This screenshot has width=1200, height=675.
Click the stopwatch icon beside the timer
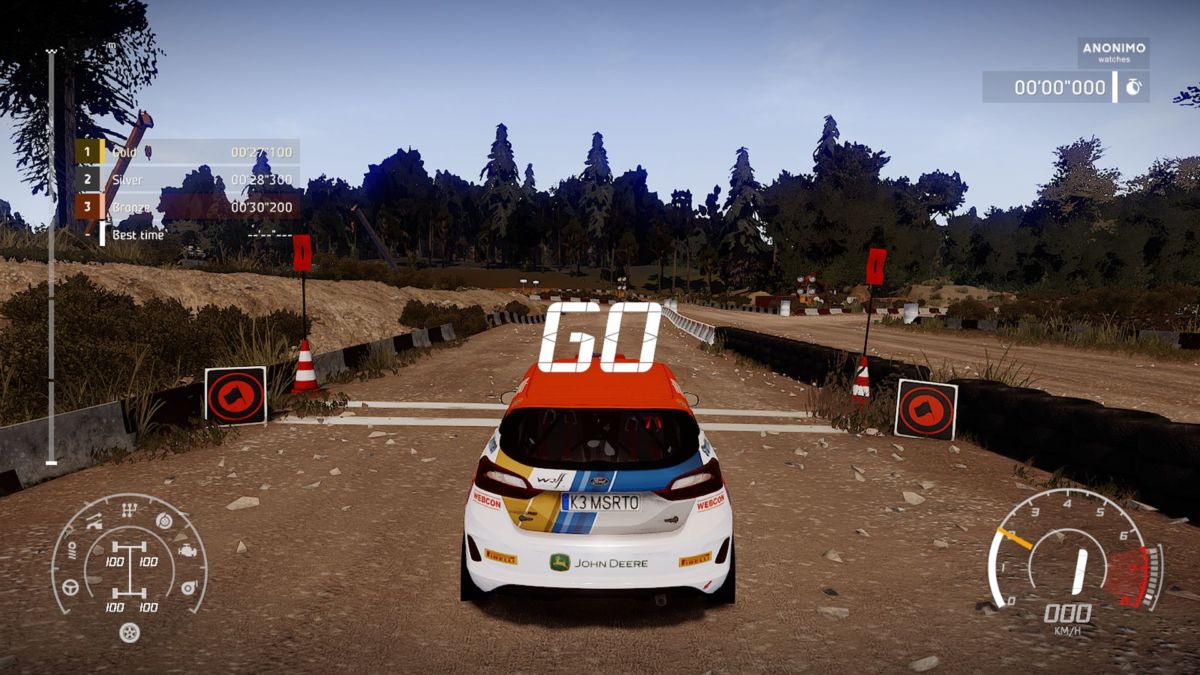1133,87
